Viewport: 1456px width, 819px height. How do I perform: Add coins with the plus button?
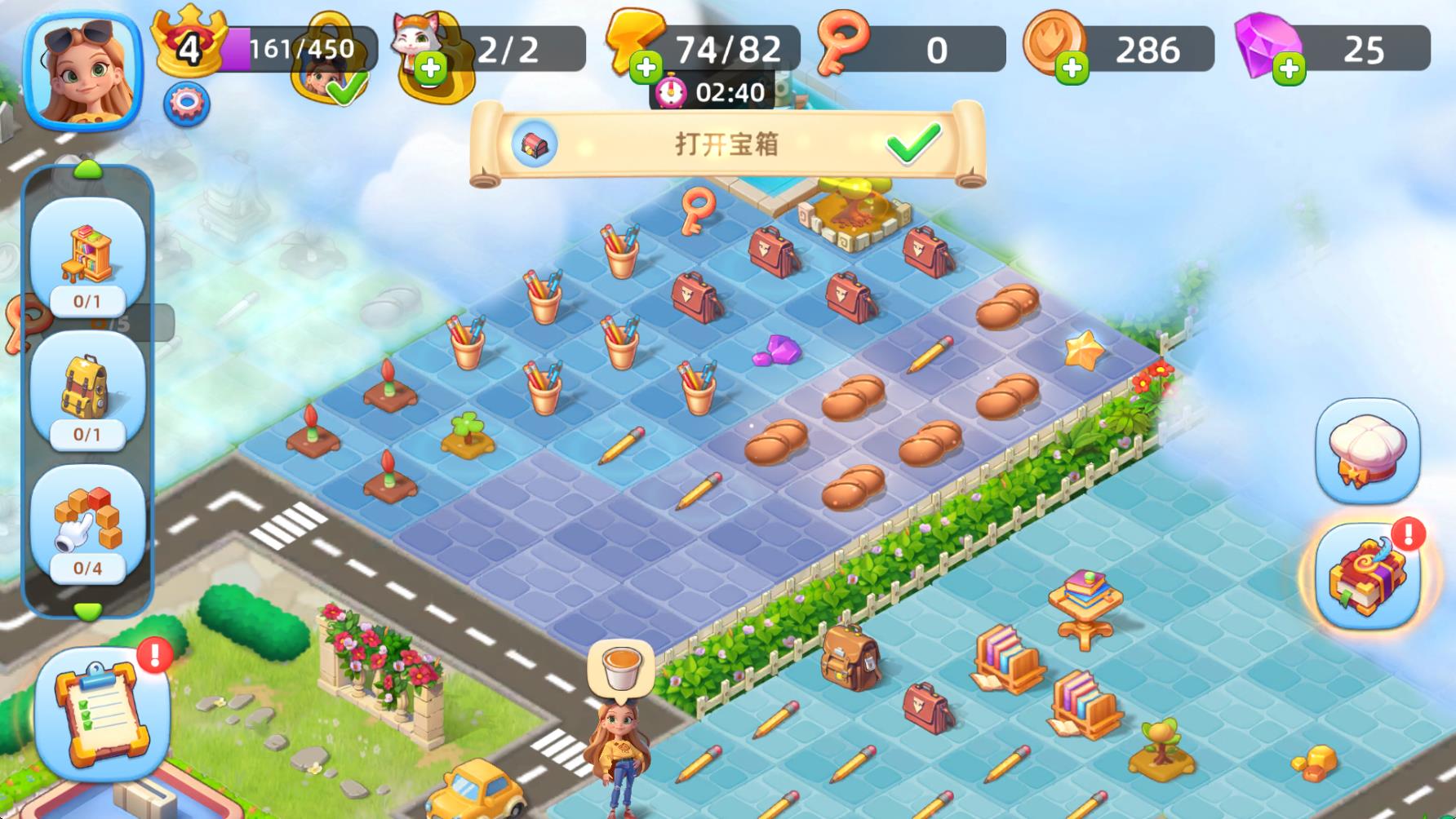click(1072, 68)
